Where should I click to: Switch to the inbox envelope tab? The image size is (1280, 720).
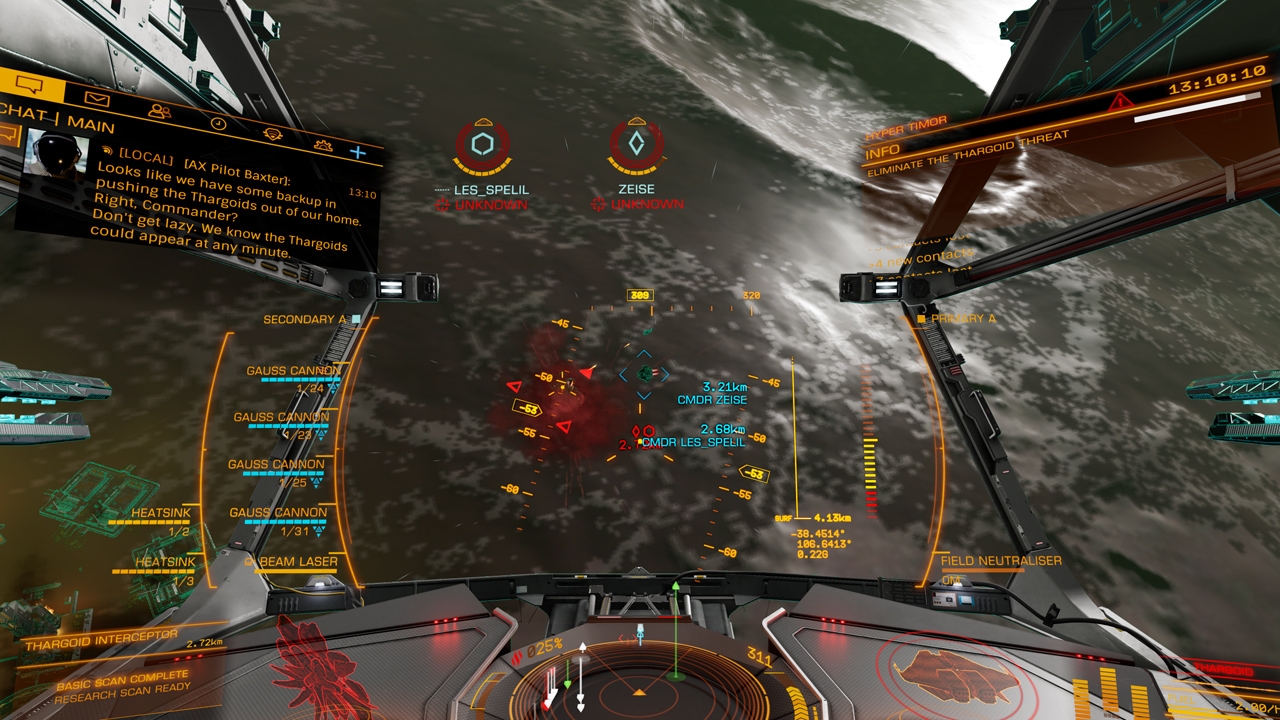(97, 99)
